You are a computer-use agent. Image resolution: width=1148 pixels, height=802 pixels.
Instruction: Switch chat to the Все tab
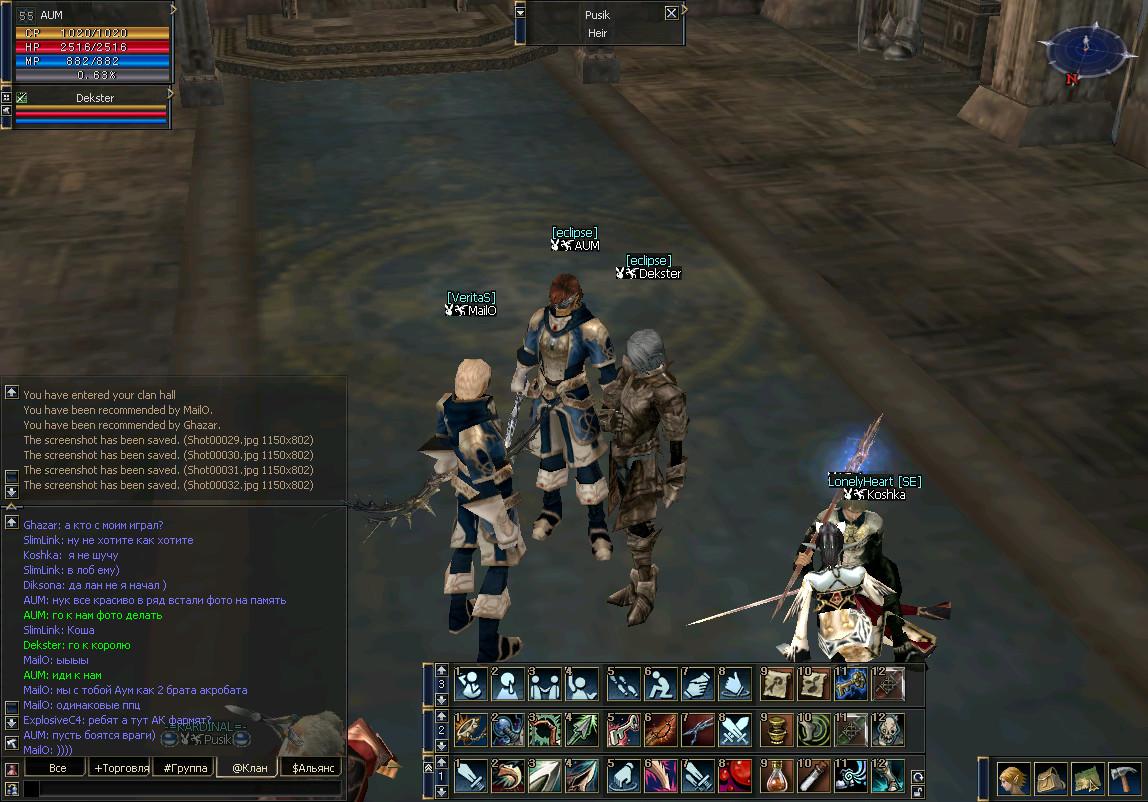pos(57,768)
